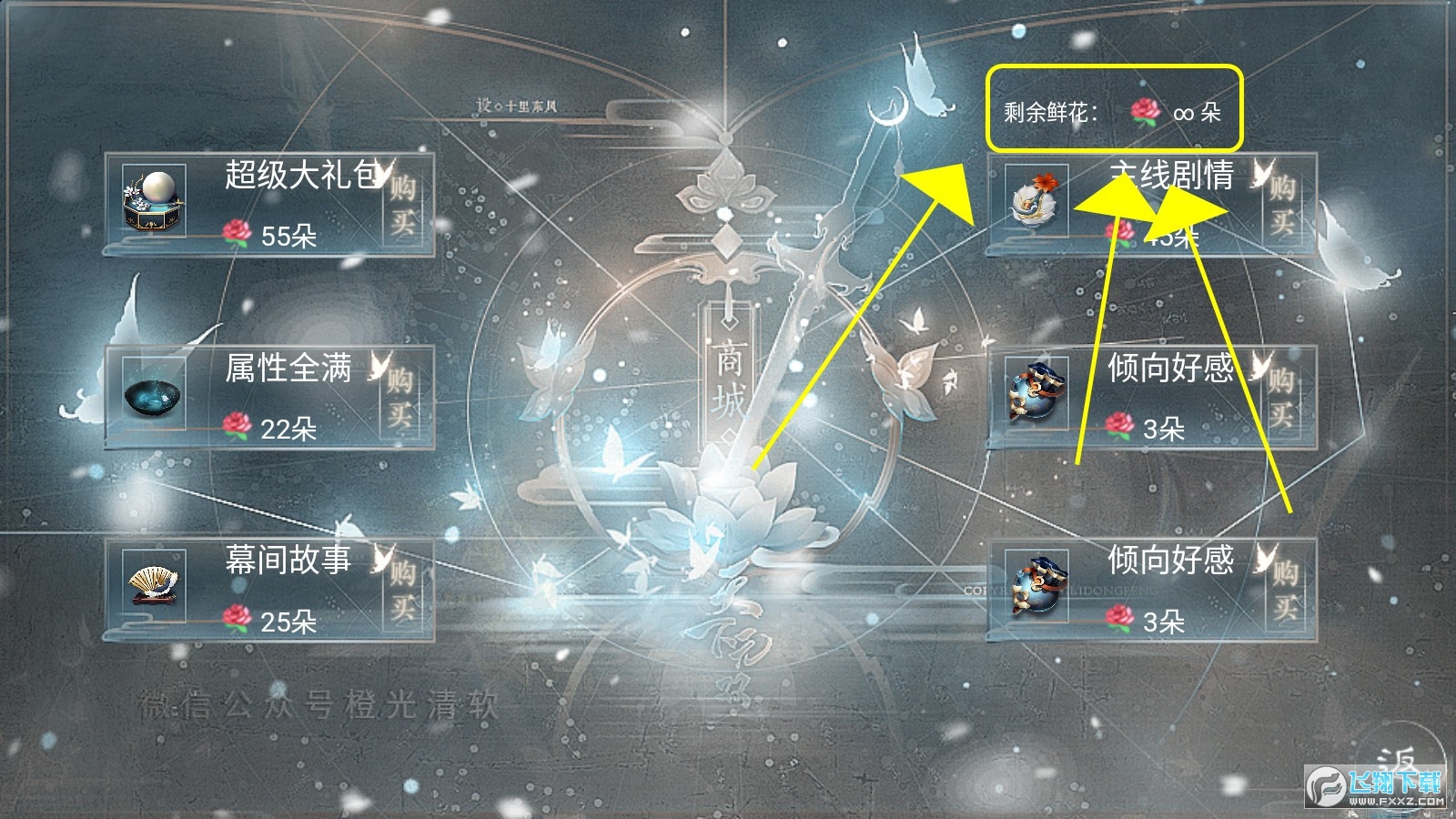1456x819 pixels.
Task: Select the 主线剧情 item icon
Action: click(1036, 200)
